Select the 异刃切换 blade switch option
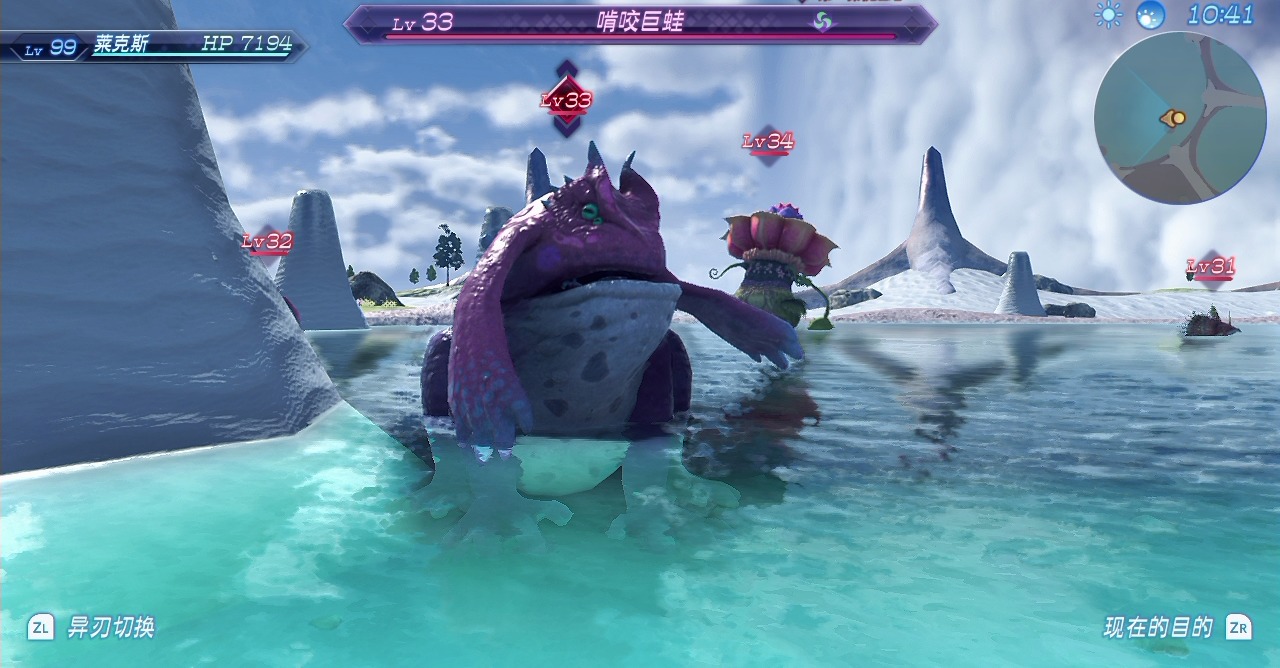1280x668 pixels. [110, 628]
